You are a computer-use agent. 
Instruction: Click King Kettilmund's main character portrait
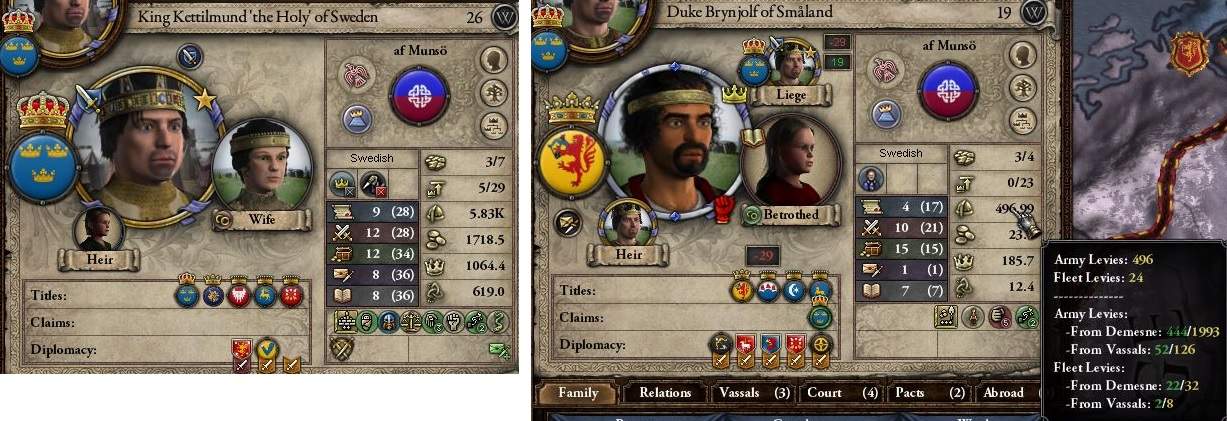click(x=144, y=143)
